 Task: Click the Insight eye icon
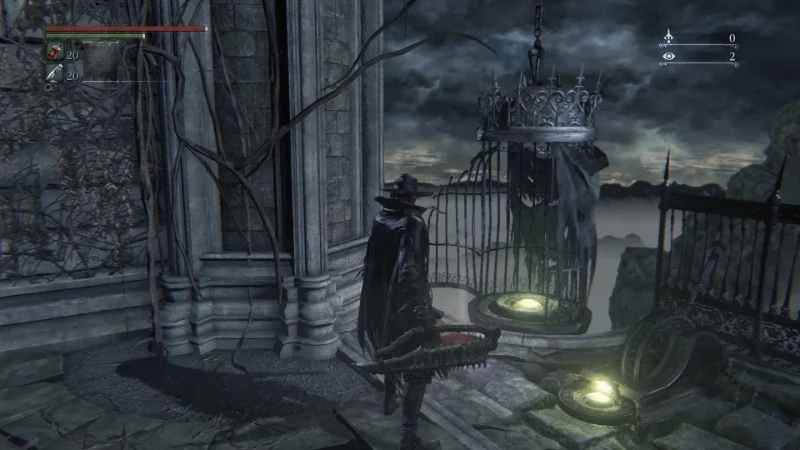(668, 57)
